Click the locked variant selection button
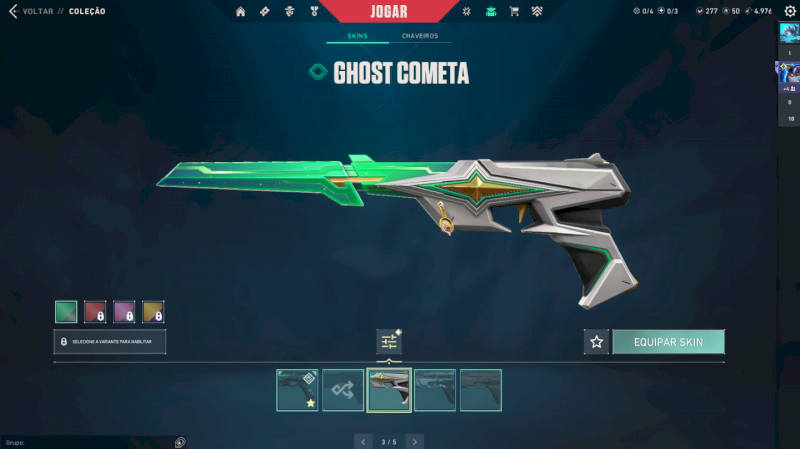Image resolution: width=800 pixels, height=449 pixels. tap(110, 342)
